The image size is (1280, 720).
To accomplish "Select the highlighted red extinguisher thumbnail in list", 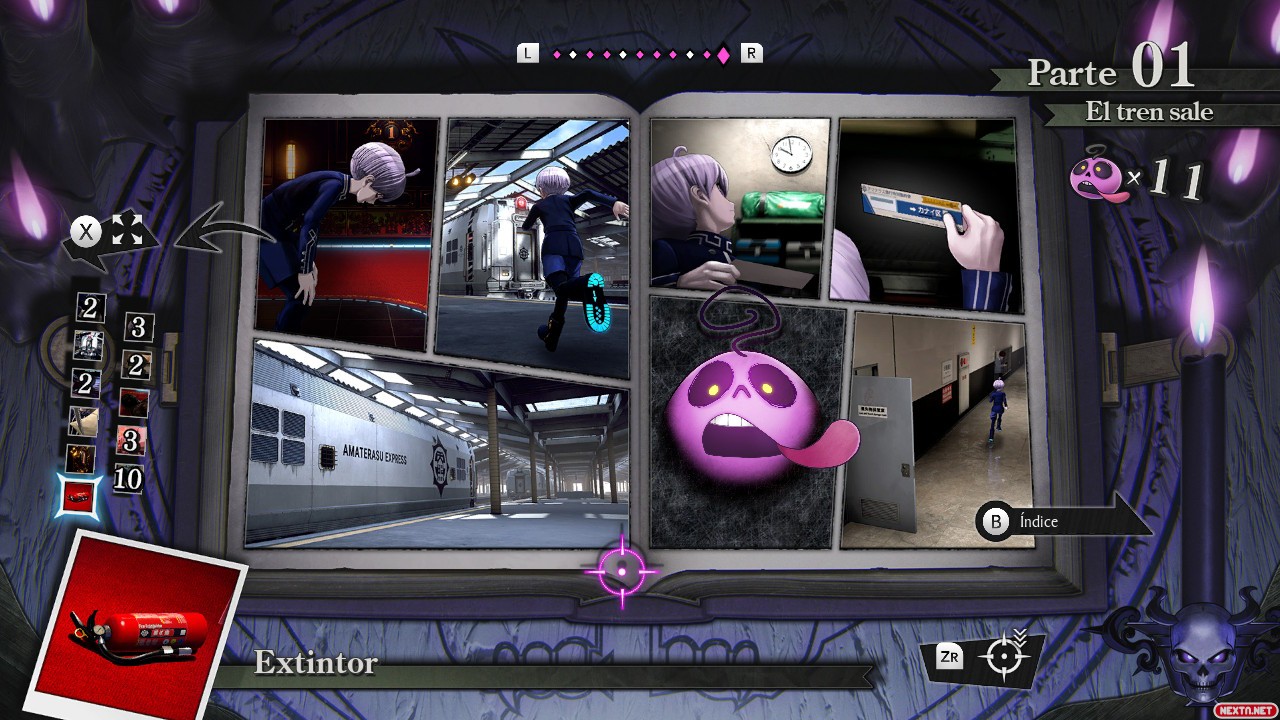I will click(79, 496).
